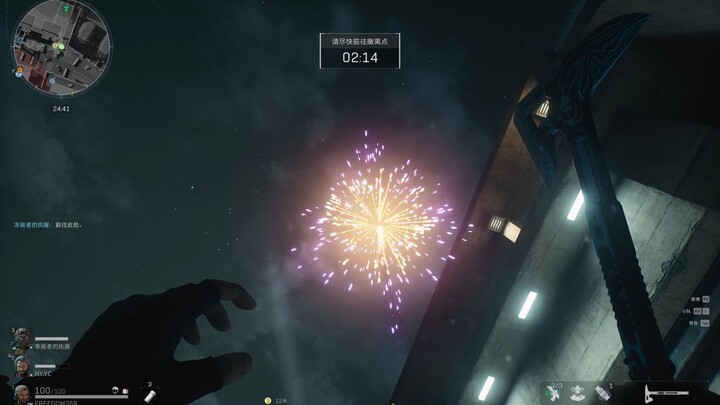Select the field upgrade icon
The height and width of the screenshot is (405, 720).
tap(576, 393)
